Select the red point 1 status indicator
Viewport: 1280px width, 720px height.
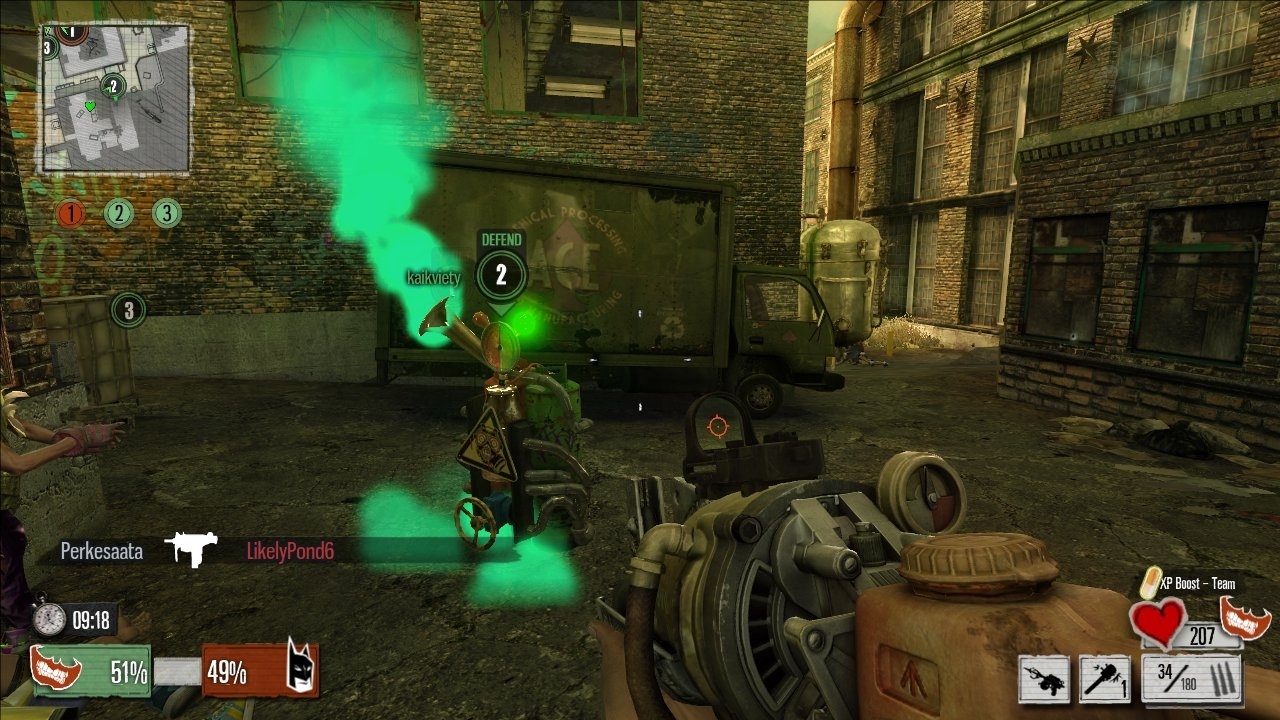70,213
